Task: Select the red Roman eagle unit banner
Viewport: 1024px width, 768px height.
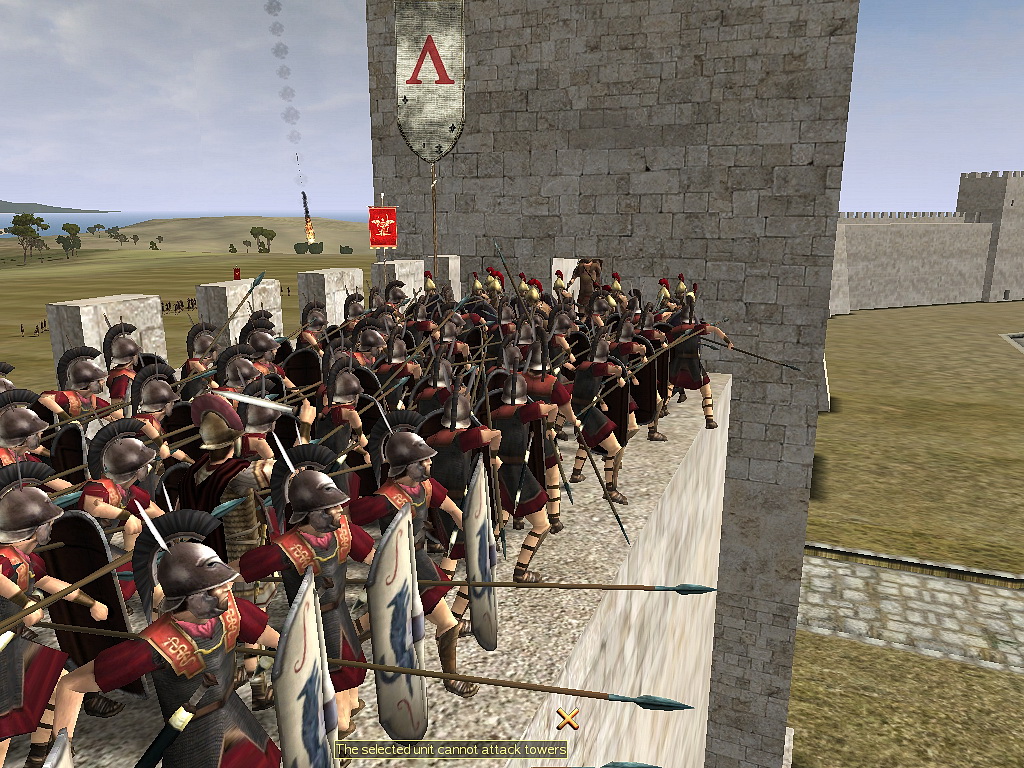Action: coord(383,227)
